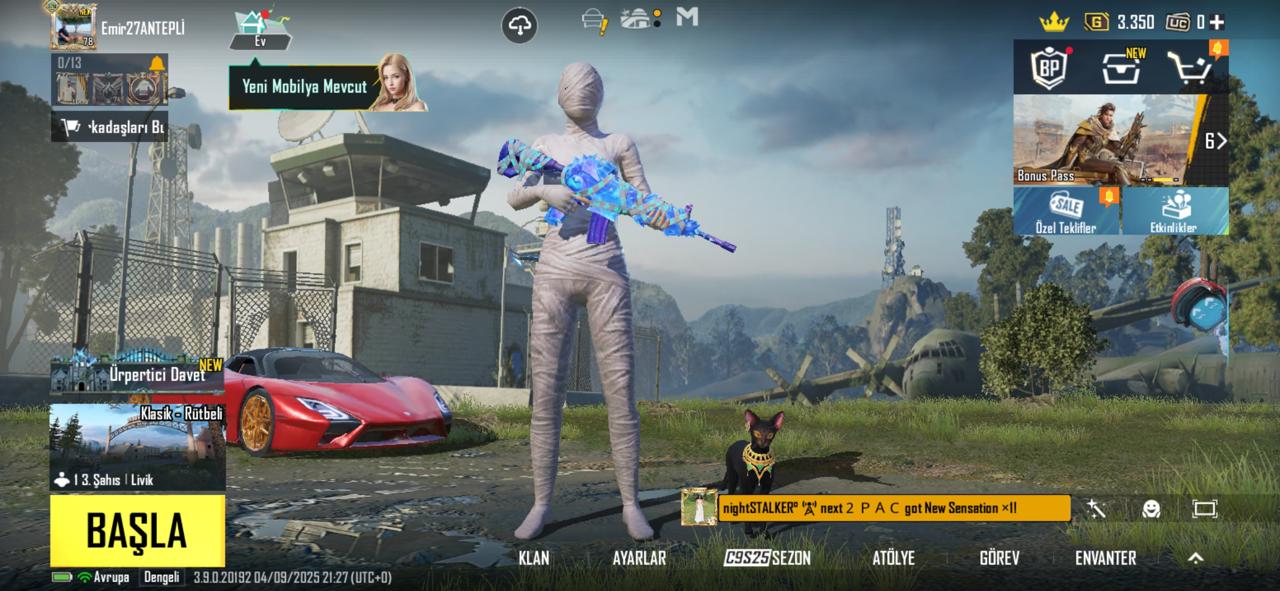Add UC with the plus button
Image resolution: width=1280 pixels, height=591 pixels.
click(x=1217, y=22)
